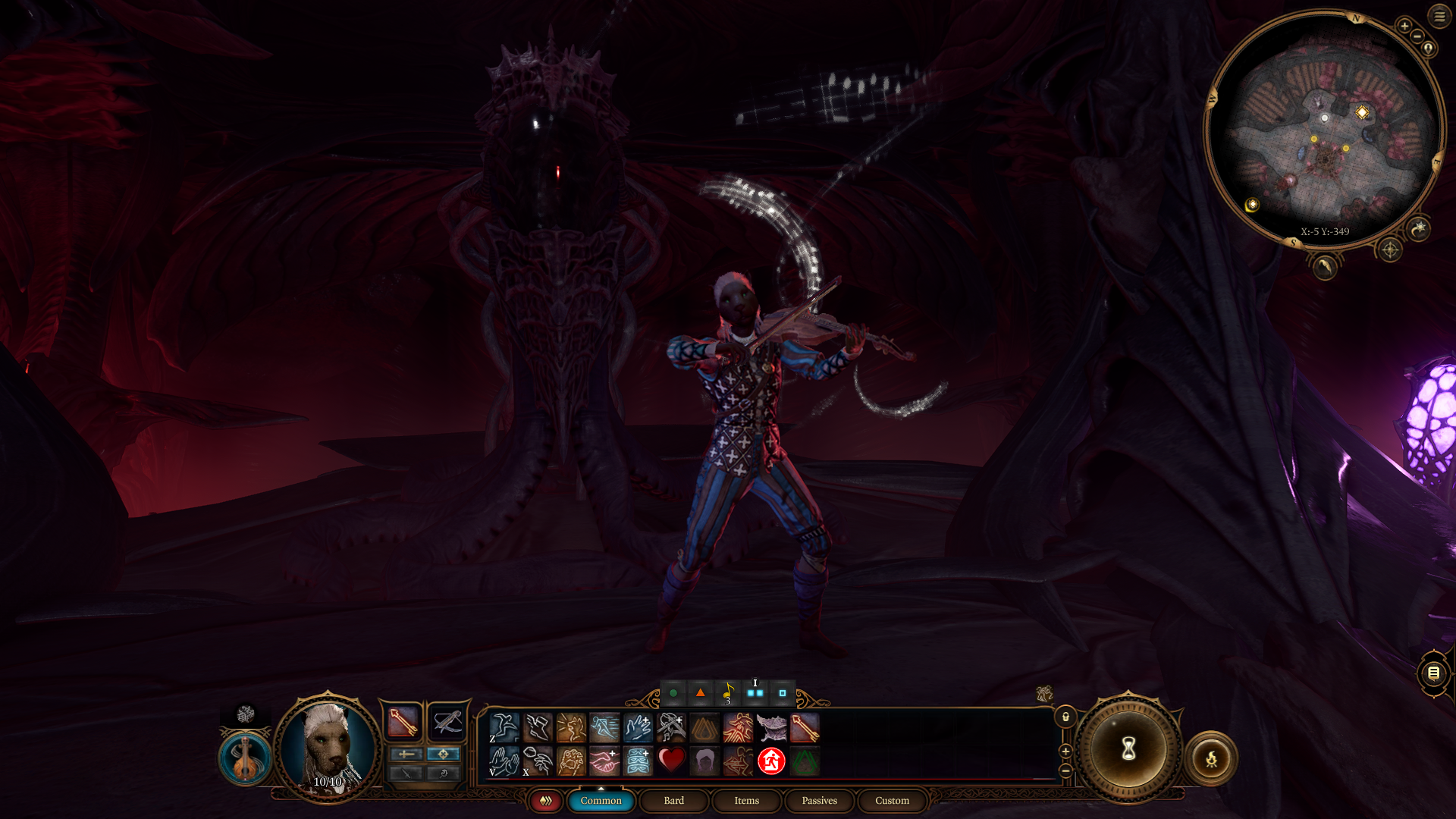The height and width of the screenshot is (819, 1456).
Task: Open the combat log button
Action: click(1433, 673)
